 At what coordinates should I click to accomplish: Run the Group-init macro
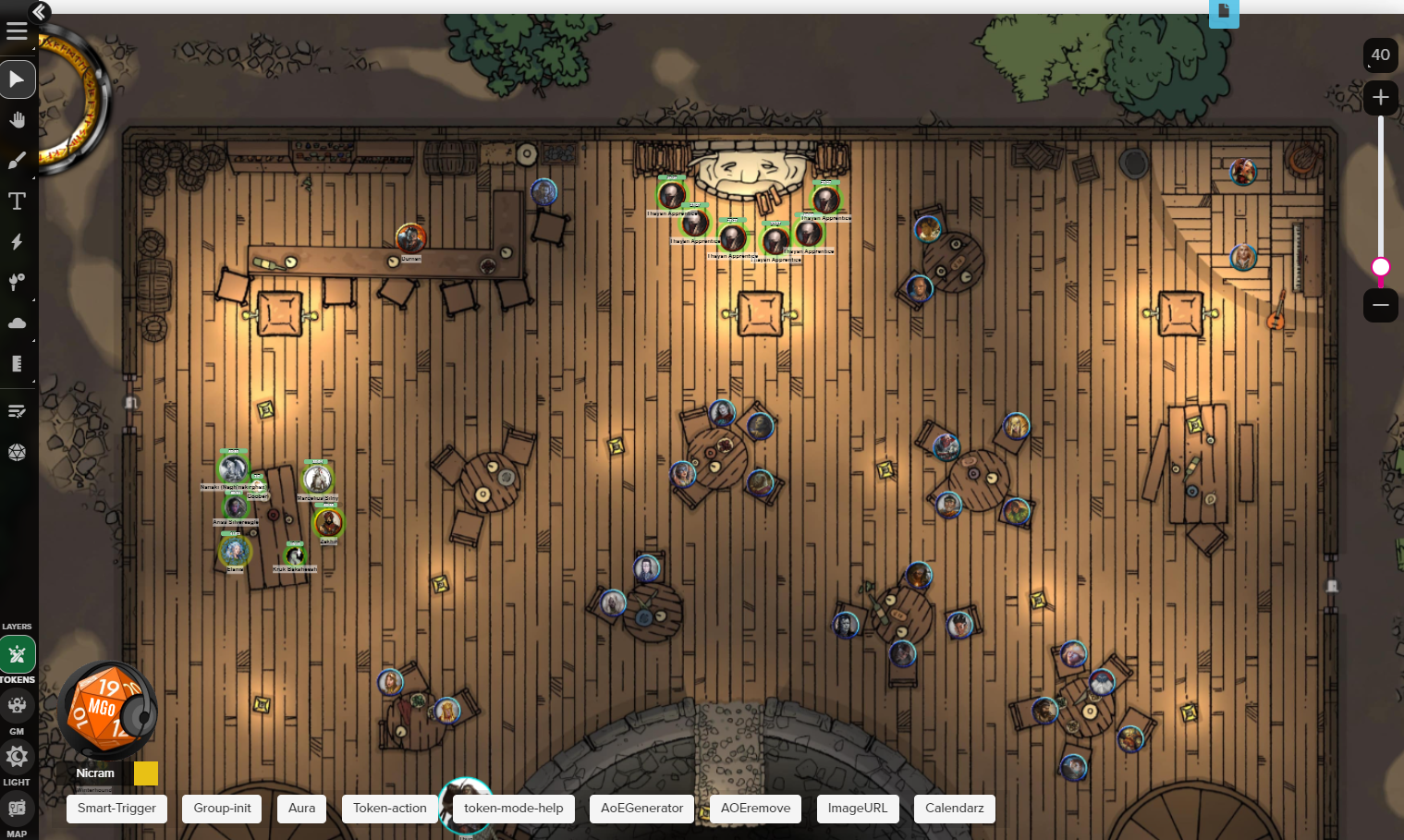(222, 809)
